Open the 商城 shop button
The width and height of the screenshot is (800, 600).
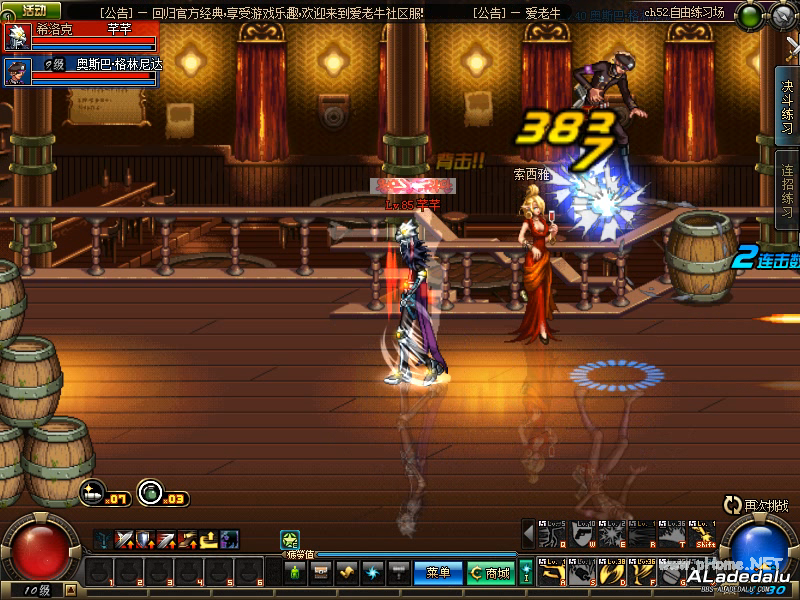491,572
